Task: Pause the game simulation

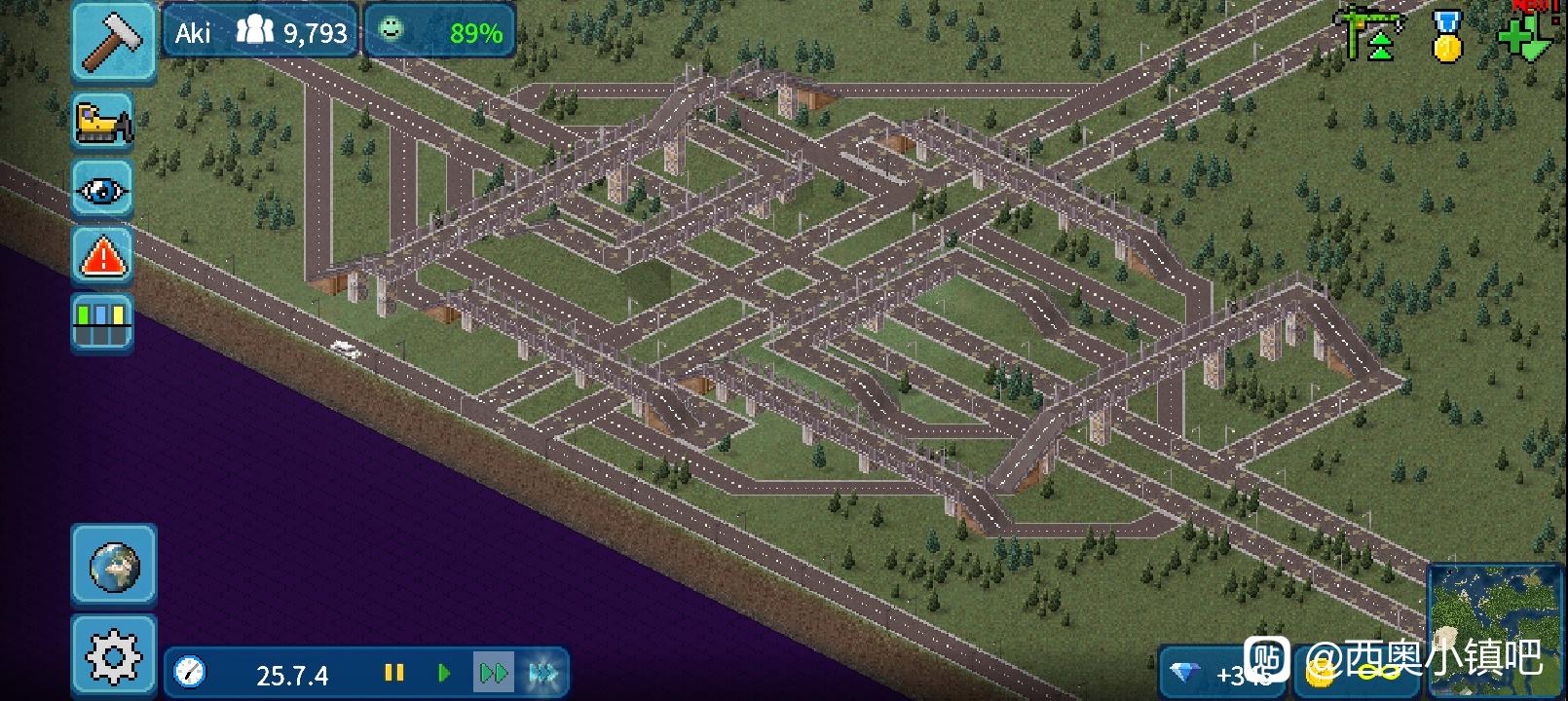Action: coord(393,673)
